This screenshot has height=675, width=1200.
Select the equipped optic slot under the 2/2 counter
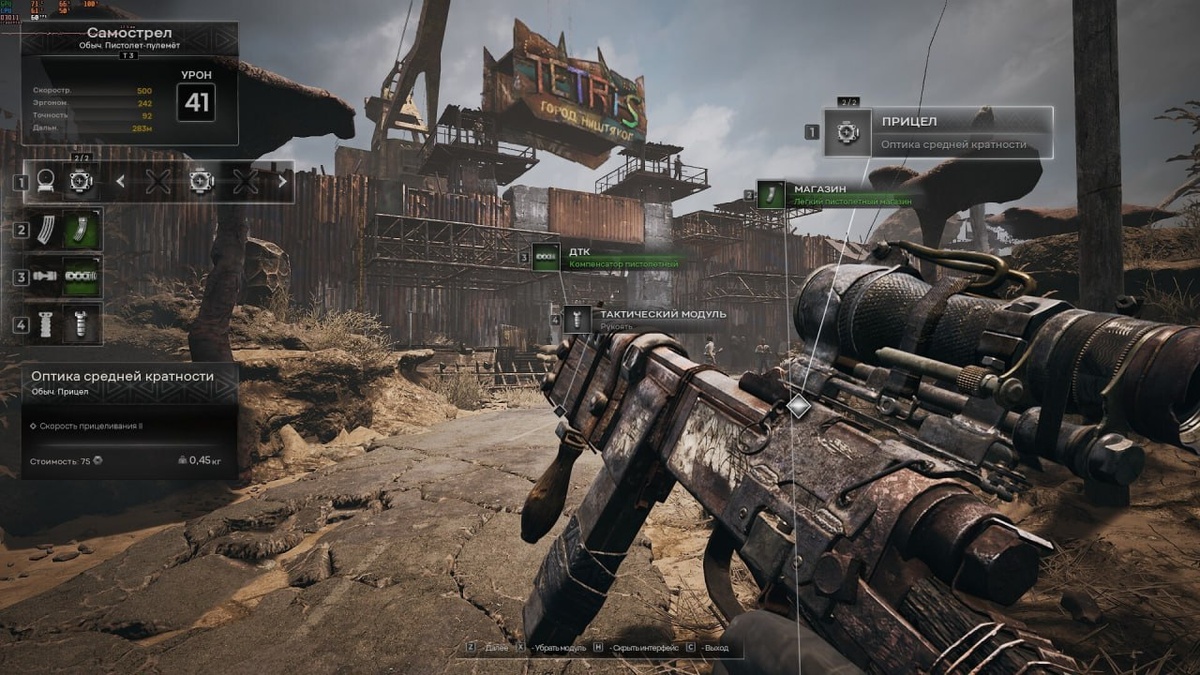[79, 182]
